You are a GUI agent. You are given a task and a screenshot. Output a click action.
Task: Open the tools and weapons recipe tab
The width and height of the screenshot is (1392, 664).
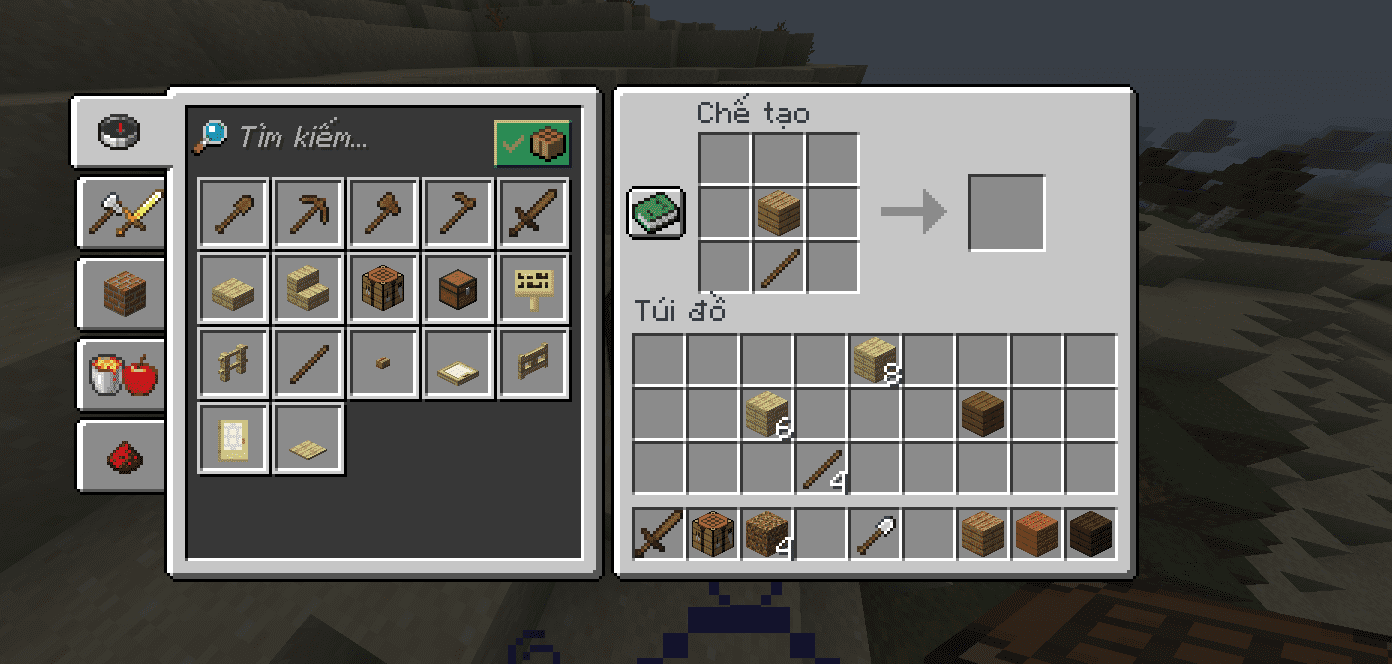tap(121, 212)
